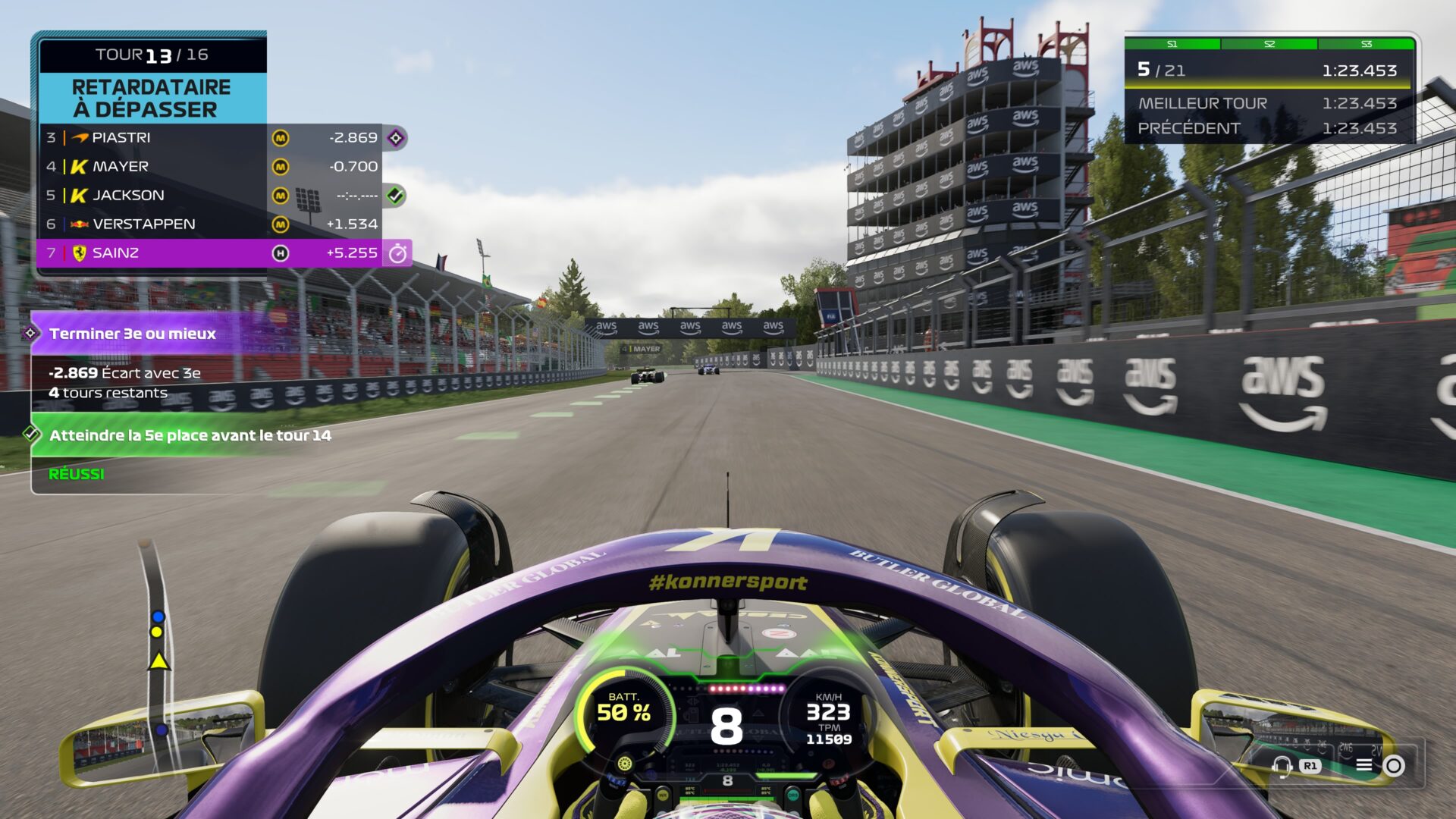Click the green checkmark icon beside Jackson
The image size is (1456, 819).
[395, 196]
